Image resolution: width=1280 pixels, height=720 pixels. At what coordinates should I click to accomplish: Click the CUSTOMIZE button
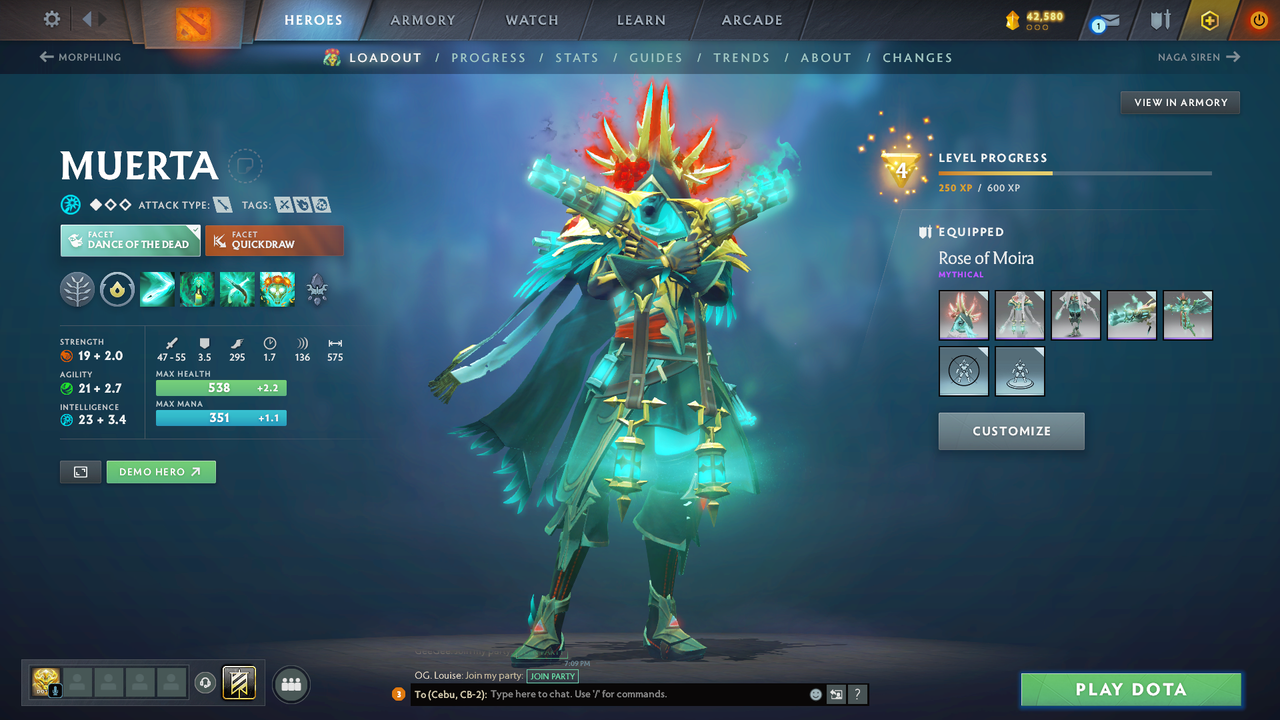[1011, 431]
